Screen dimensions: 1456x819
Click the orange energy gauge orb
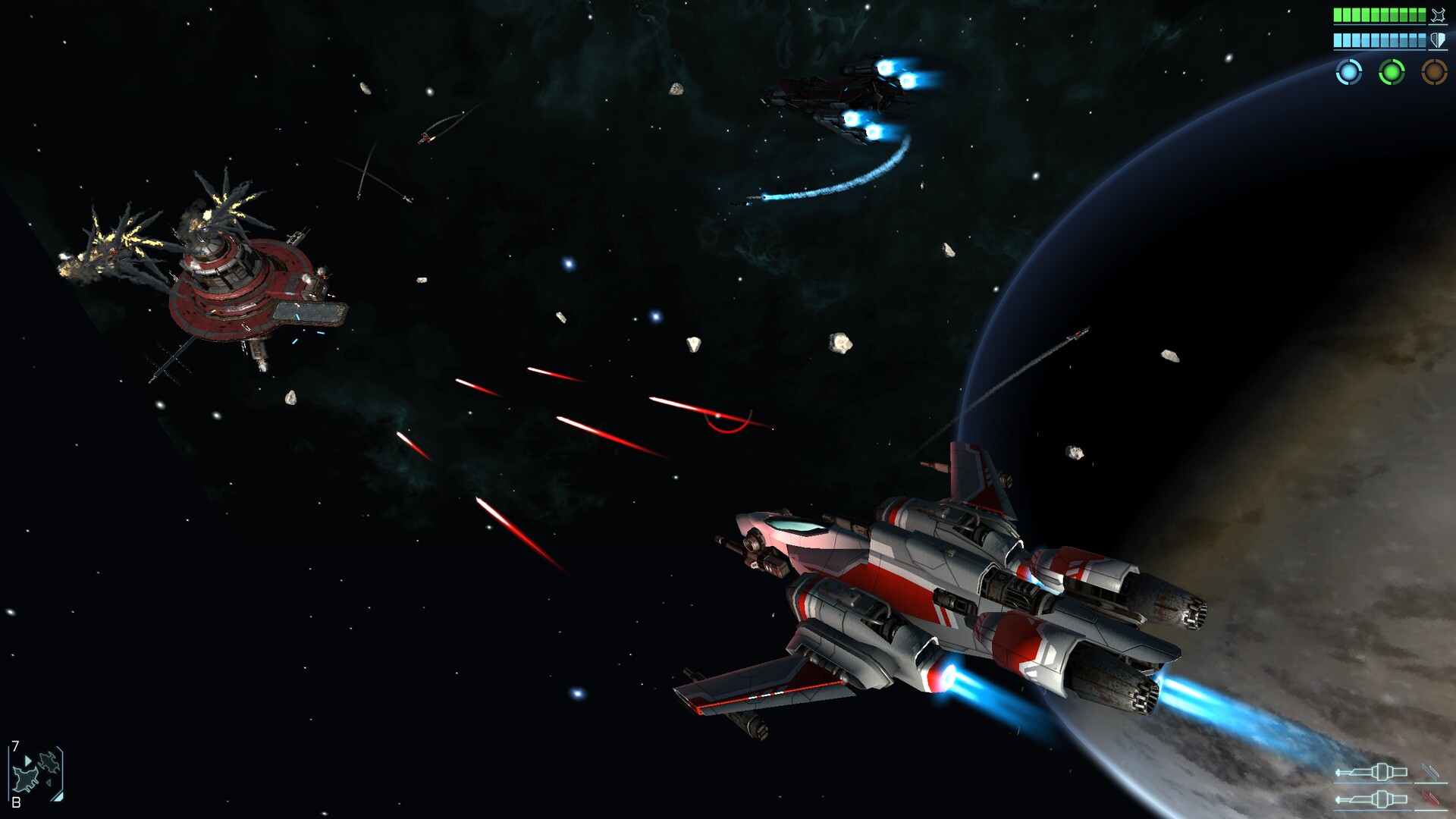[x=1434, y=73]
